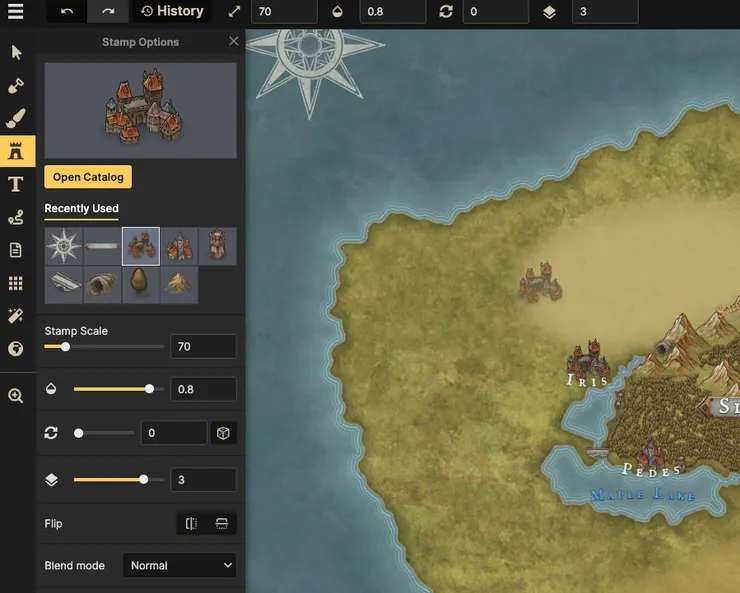Switch to the Text tool
Viewport: 740px width, 593px height.
pyautogui.click(x=16, y=184)
